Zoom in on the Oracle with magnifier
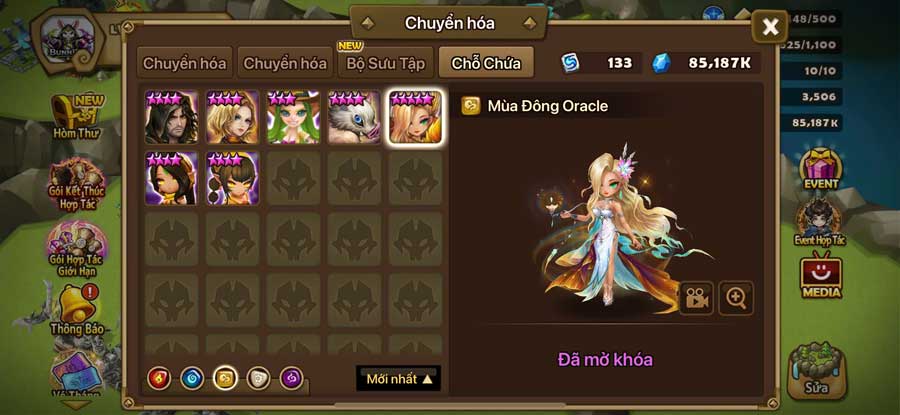This screenshot has width=900, height=415. tap(736, 298)
